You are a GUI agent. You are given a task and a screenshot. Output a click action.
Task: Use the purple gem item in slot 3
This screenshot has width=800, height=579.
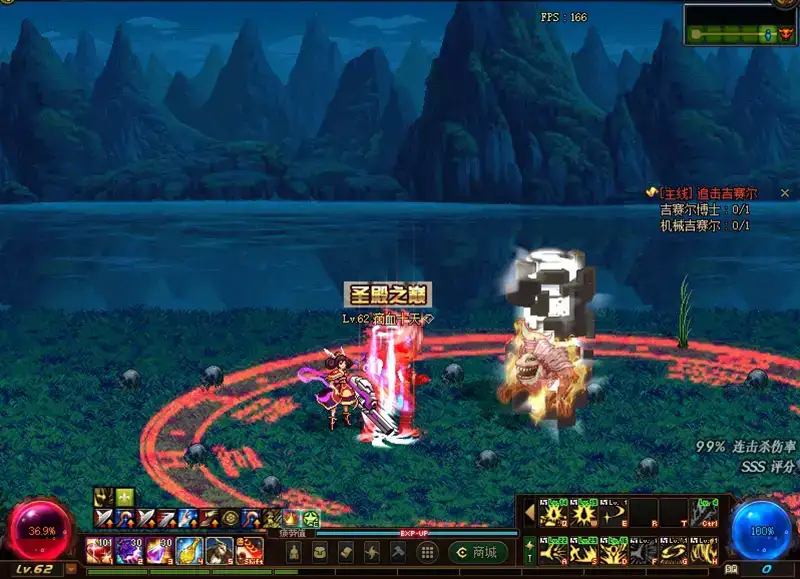click(160, 551)
